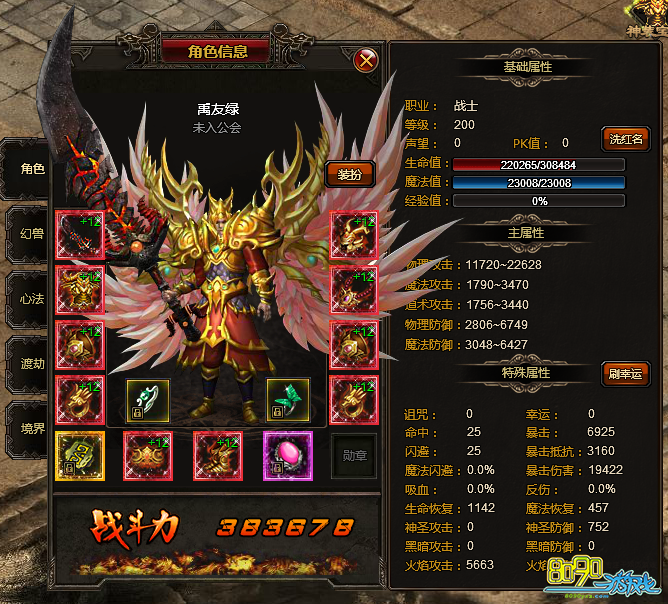Select the golden belt equipment slot

click(147, 455)
